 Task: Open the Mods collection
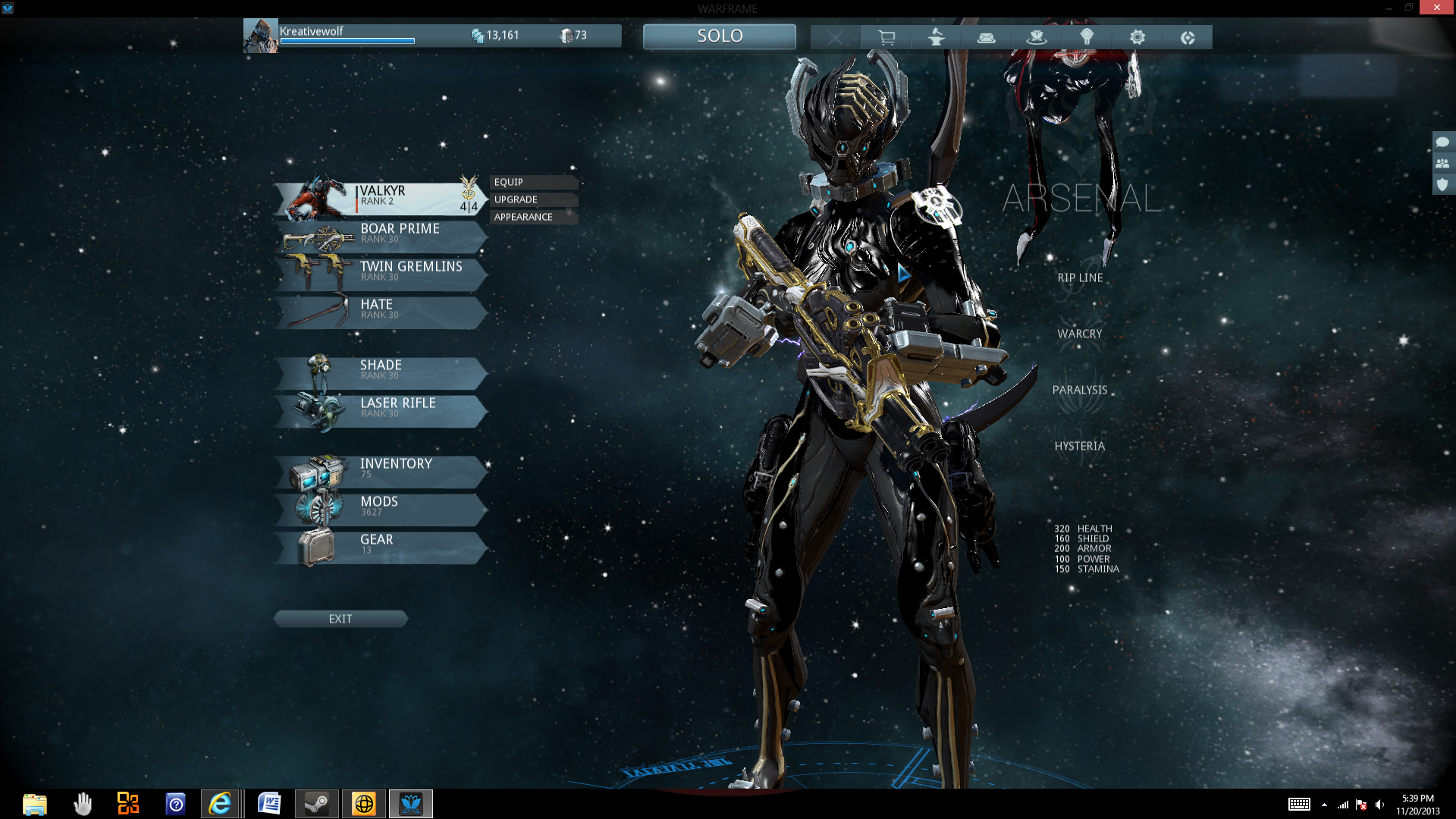(x=379, y=507)
